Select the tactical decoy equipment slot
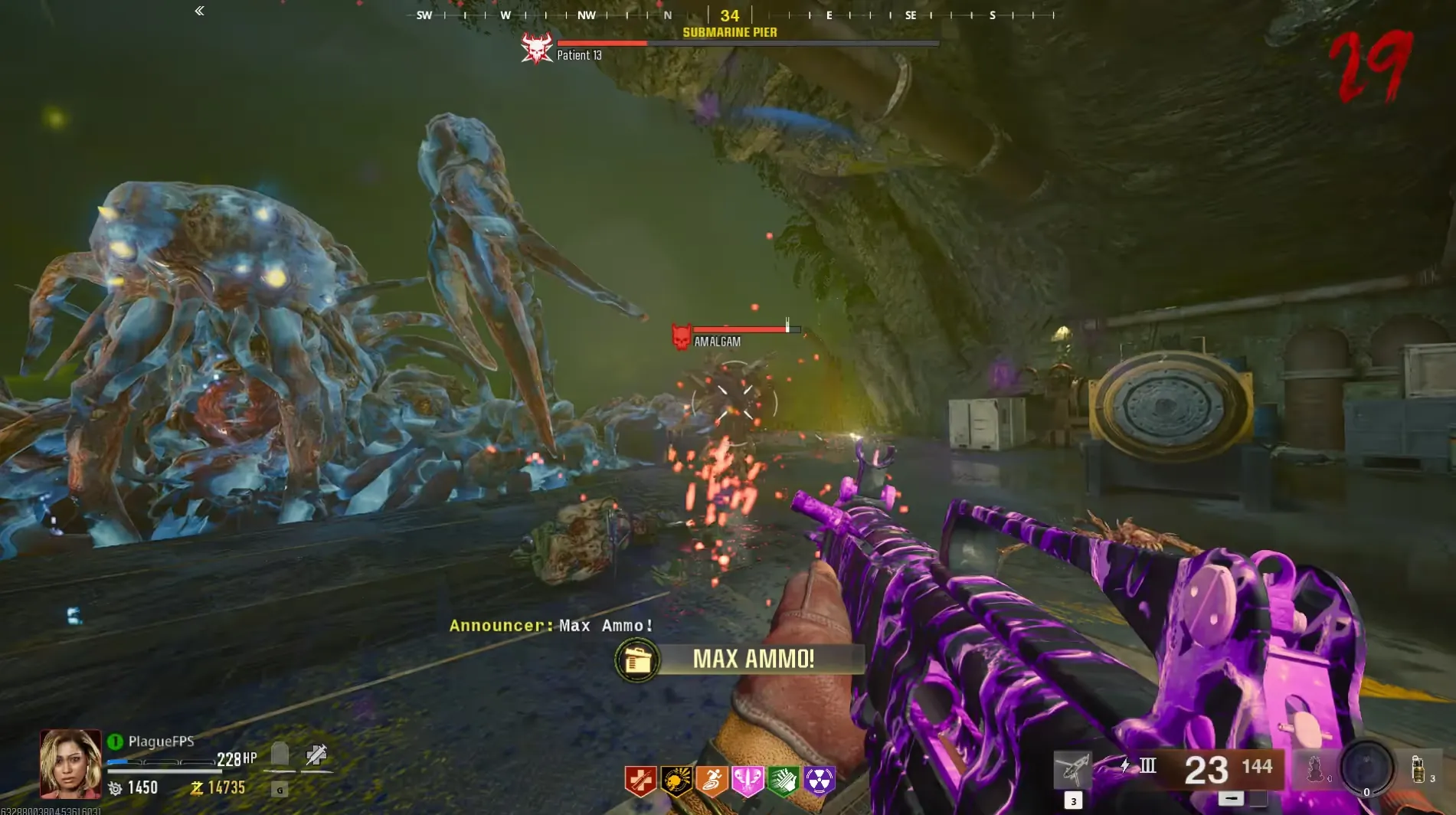This screenshot has width=1456, height=815. coord(1314,768)
